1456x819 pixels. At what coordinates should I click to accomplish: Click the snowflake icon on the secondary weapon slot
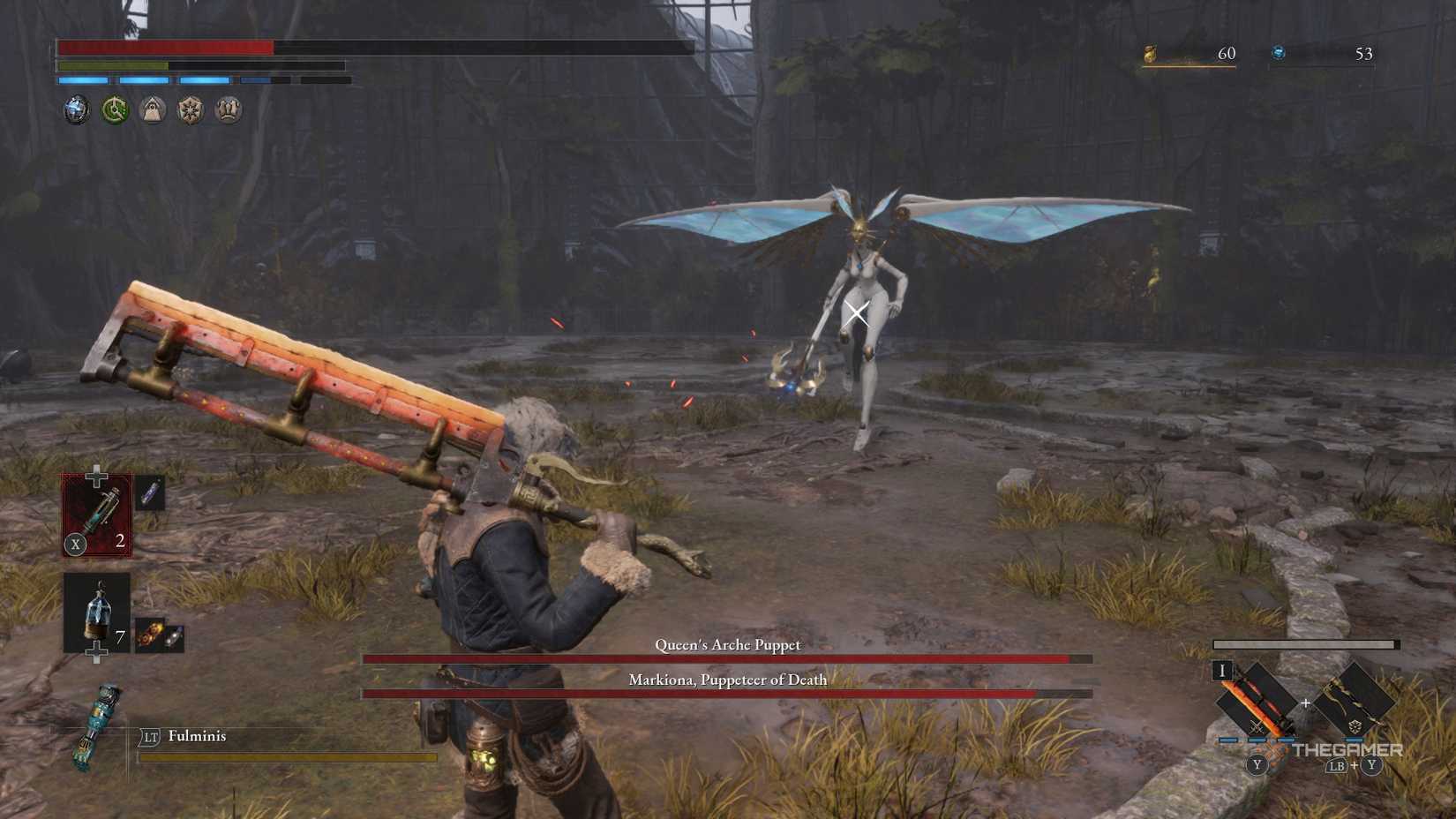[x=1355, y=725]
